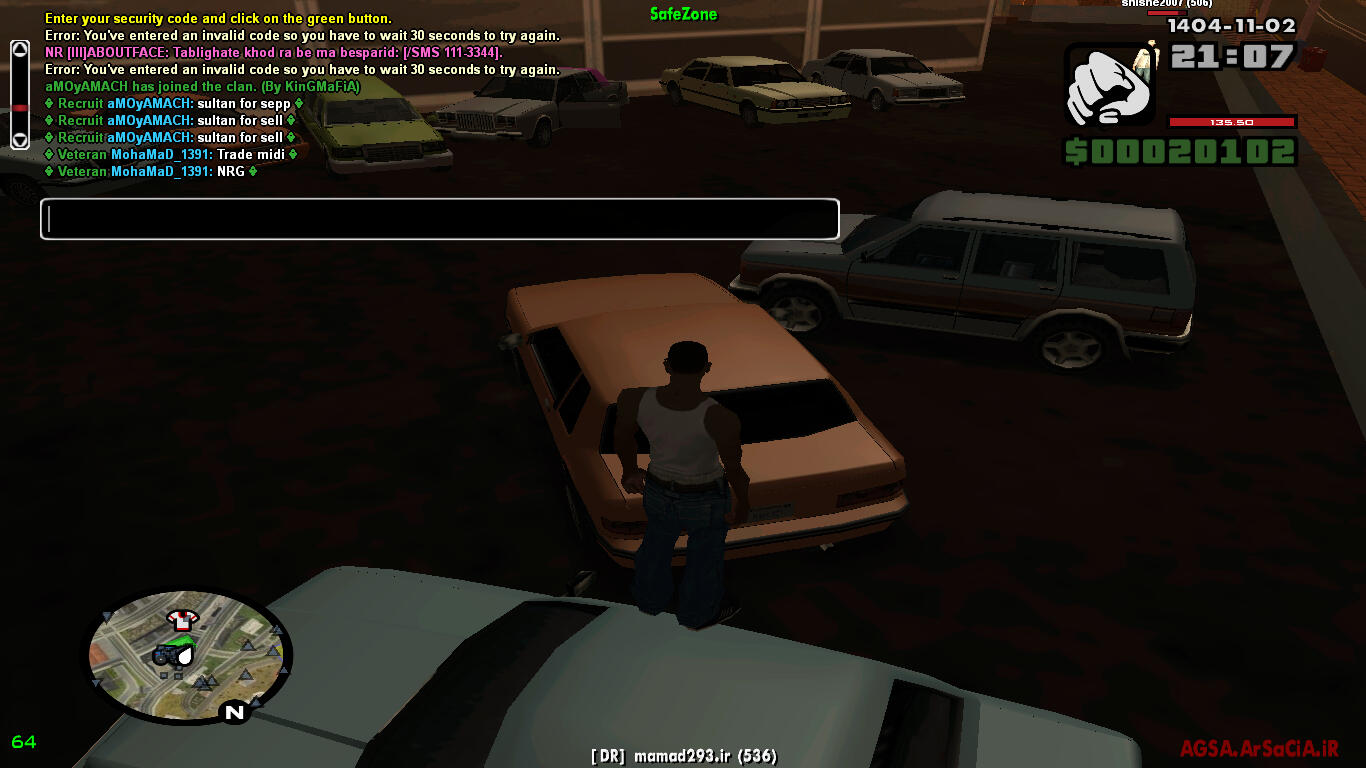Select the vehicle blip on the minimap
The height and width of the screenshot is (768, 1366).
(166, 655)
